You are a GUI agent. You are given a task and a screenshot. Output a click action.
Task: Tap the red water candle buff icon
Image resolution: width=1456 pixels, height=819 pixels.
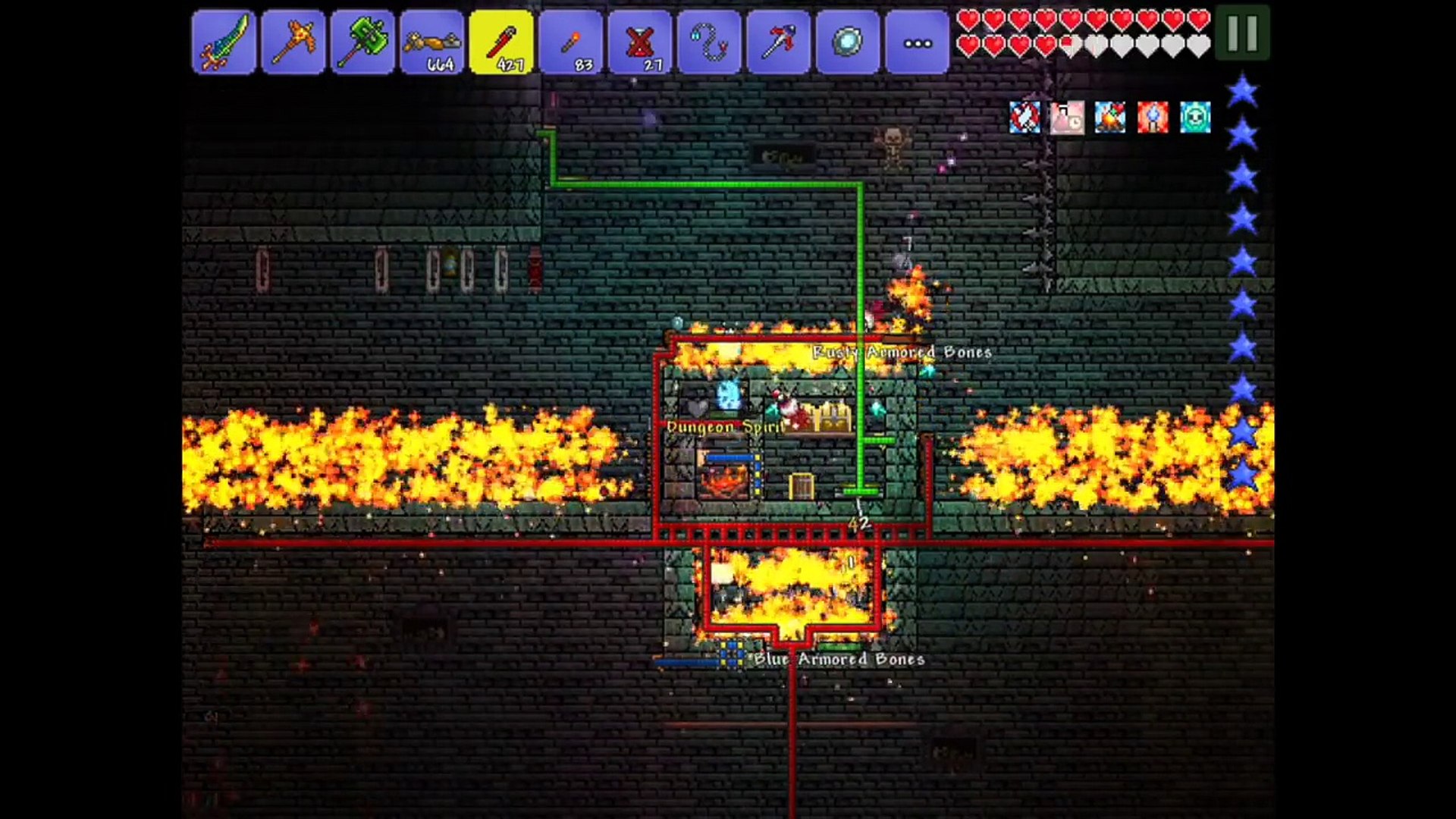point(1153,118)
